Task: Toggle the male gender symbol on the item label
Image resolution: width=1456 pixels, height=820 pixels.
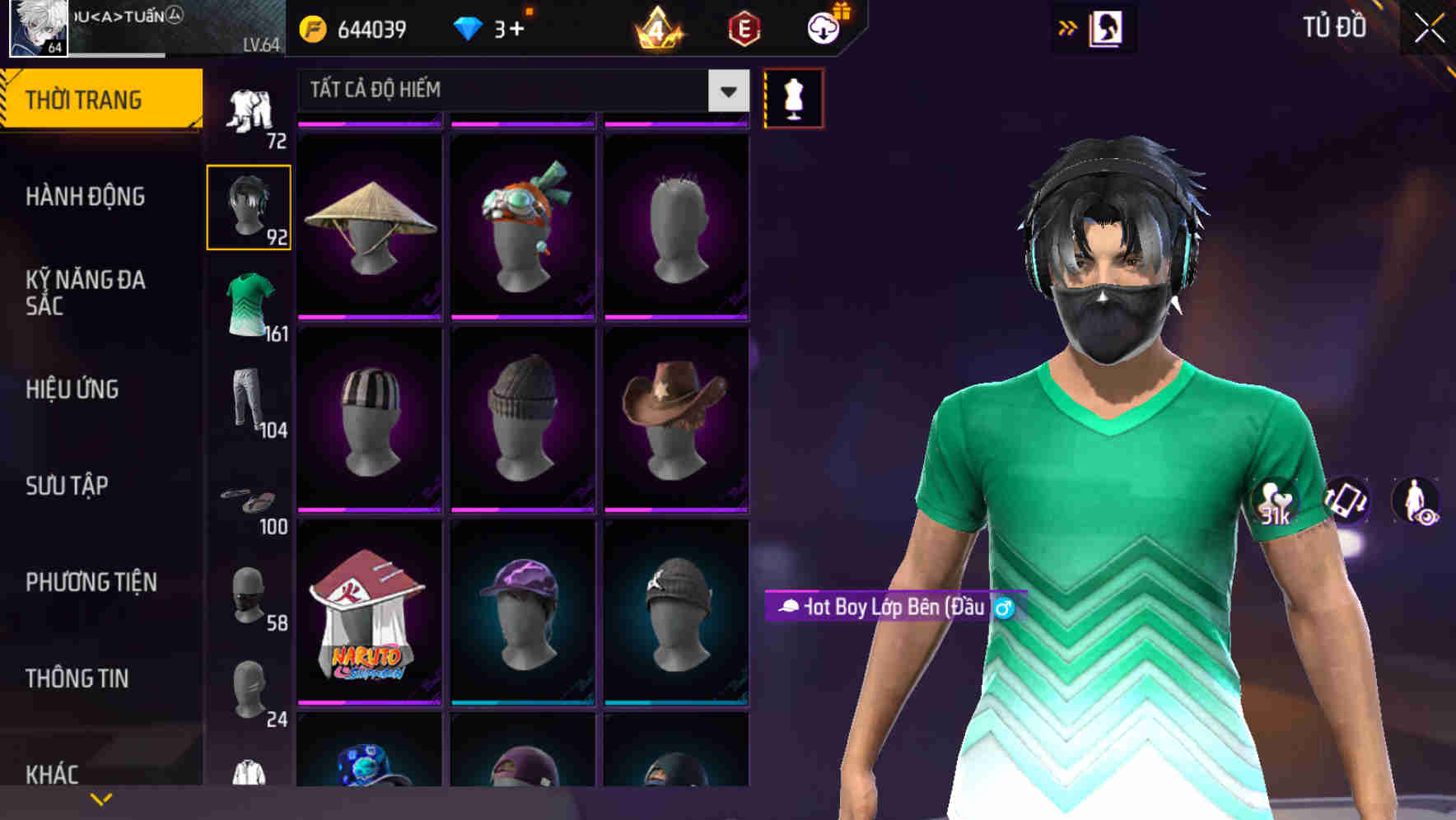Action: coord(1008,609)
